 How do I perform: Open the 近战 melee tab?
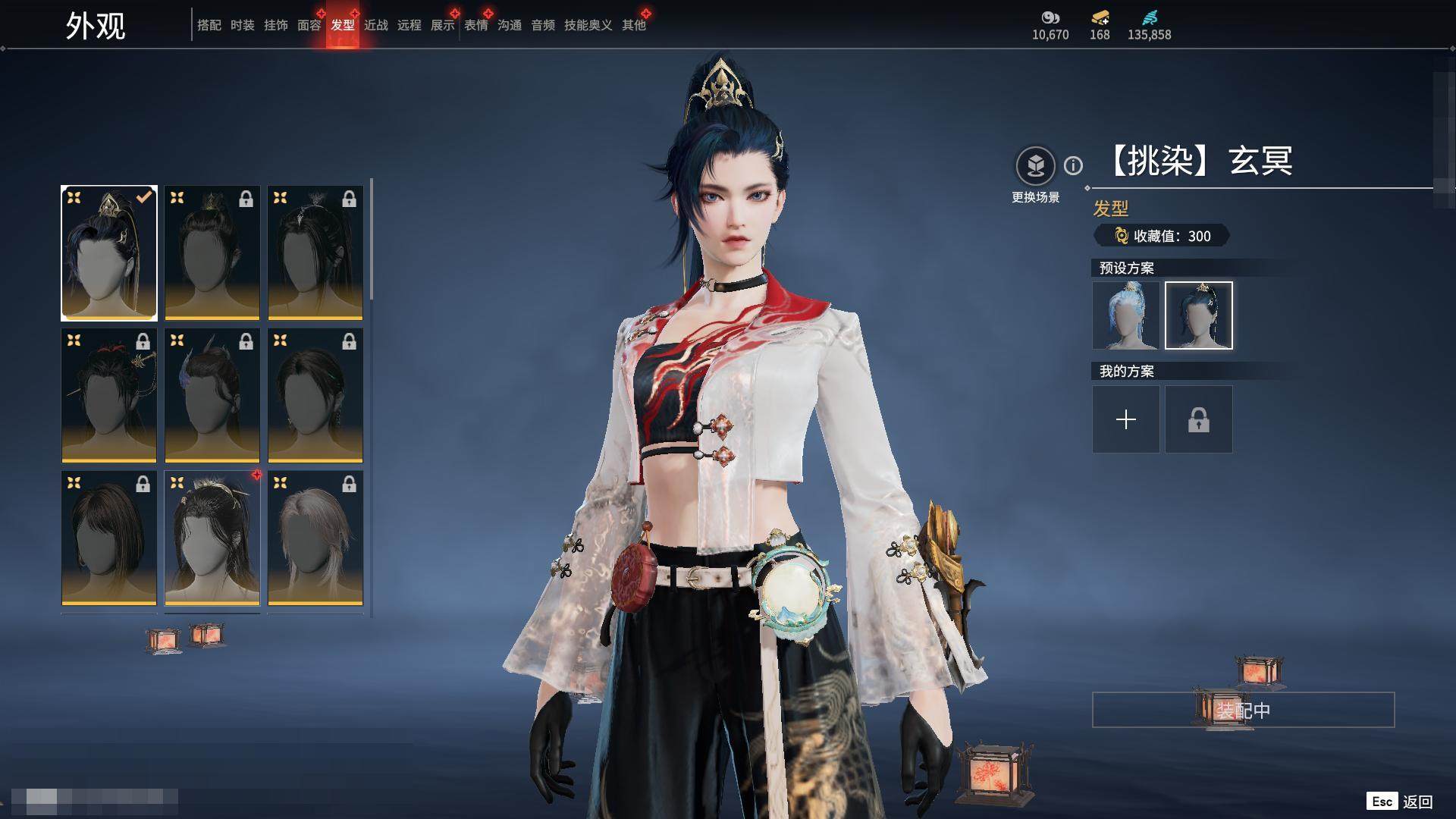pos(375,25)
